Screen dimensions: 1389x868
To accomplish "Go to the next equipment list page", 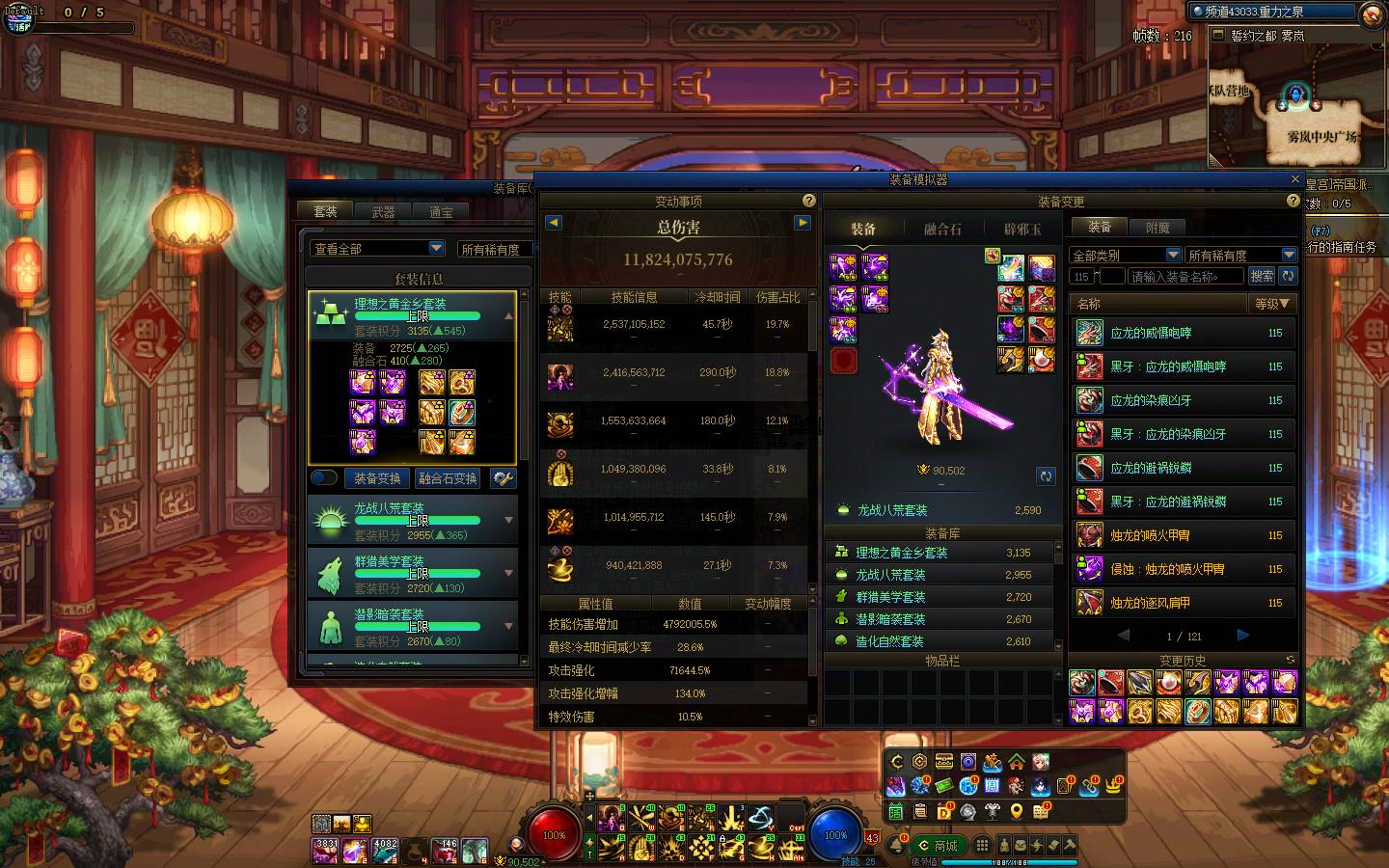I will (x=1243, y=636).
